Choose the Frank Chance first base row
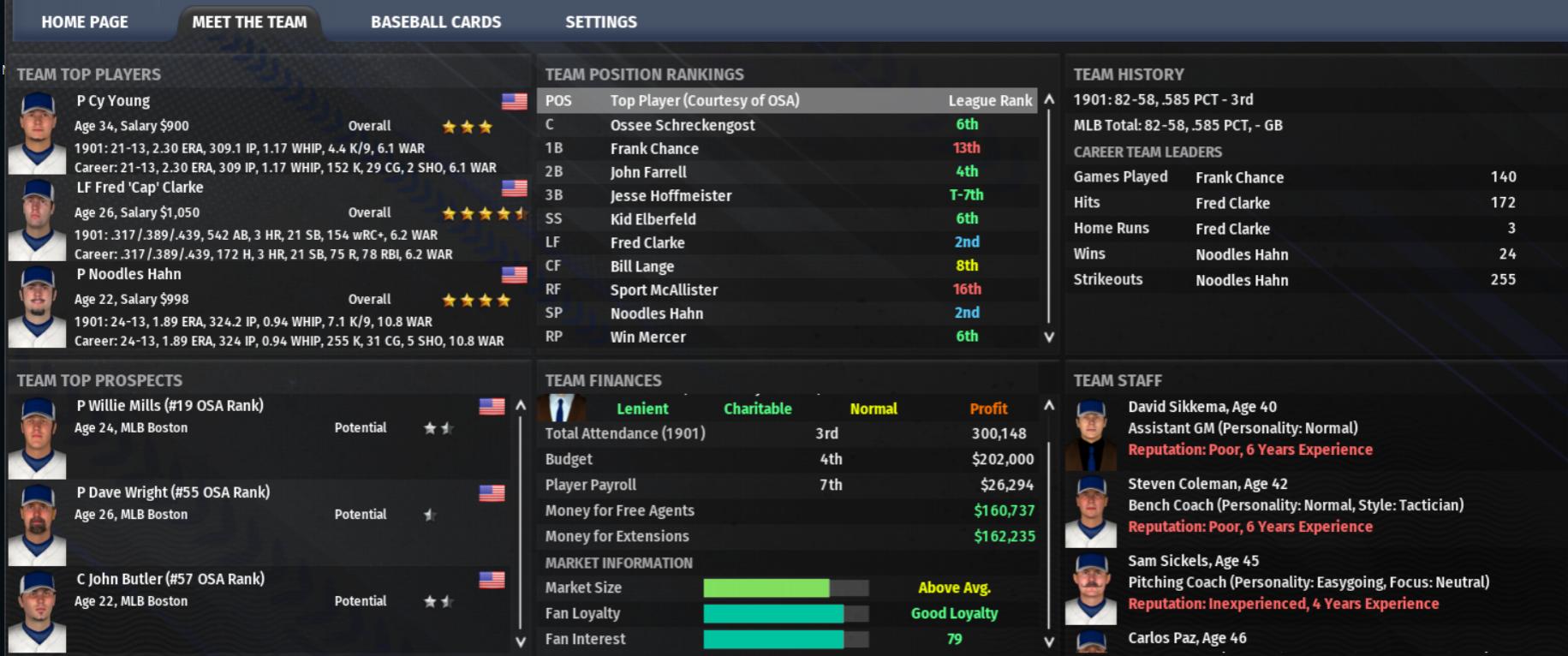This screenshot has height=656, width=1568. pyautogui.click(x=654, y=148)
